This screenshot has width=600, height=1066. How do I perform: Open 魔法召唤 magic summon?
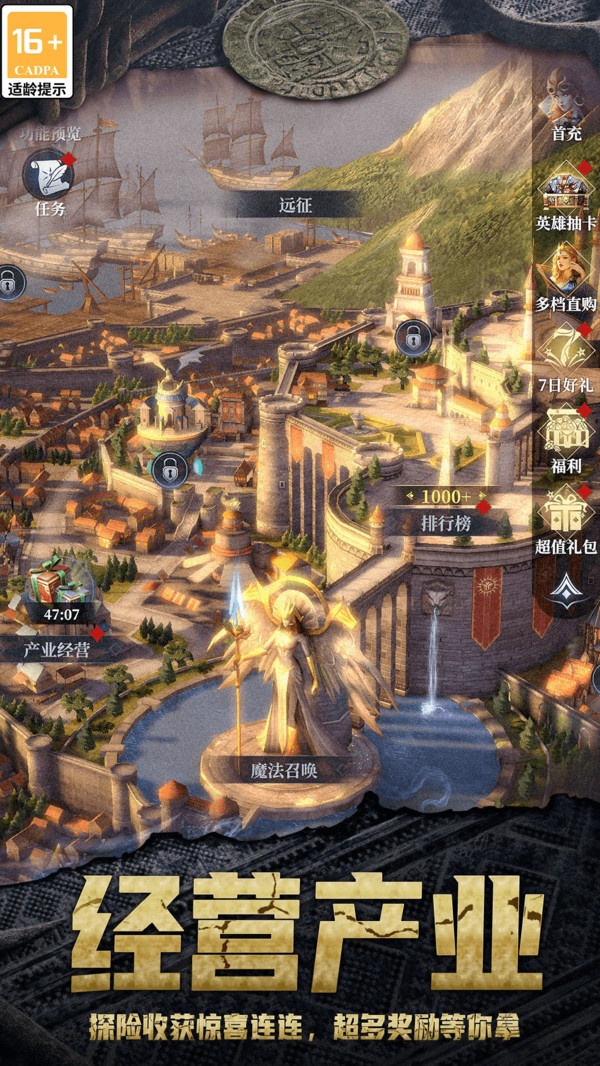tap(291, 770)
